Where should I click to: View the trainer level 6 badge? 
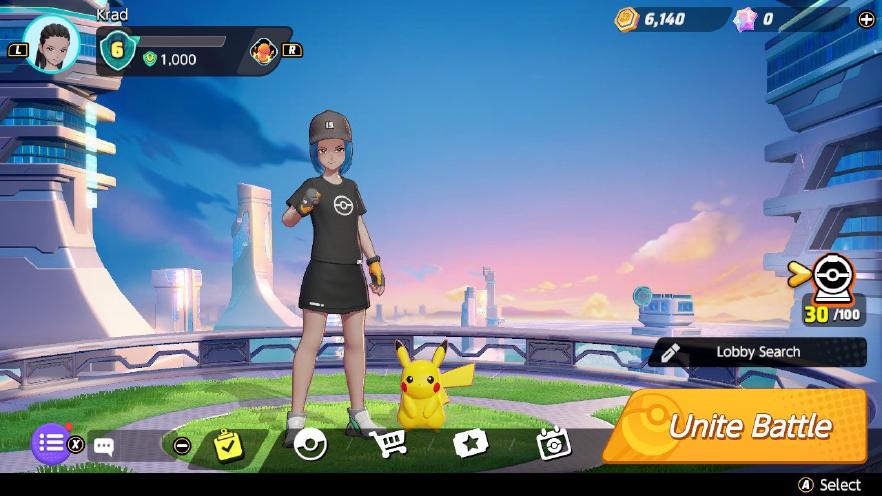(x=117, y=50)
